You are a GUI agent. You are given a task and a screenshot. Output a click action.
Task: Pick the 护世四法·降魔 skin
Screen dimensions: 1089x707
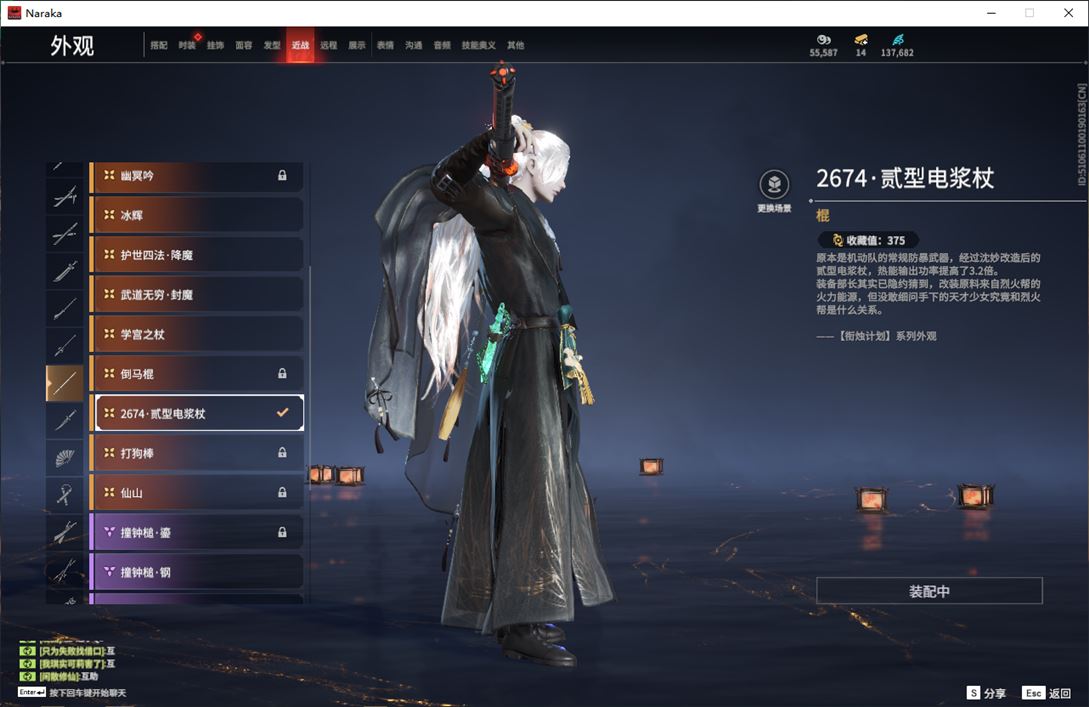click(197, 255)
